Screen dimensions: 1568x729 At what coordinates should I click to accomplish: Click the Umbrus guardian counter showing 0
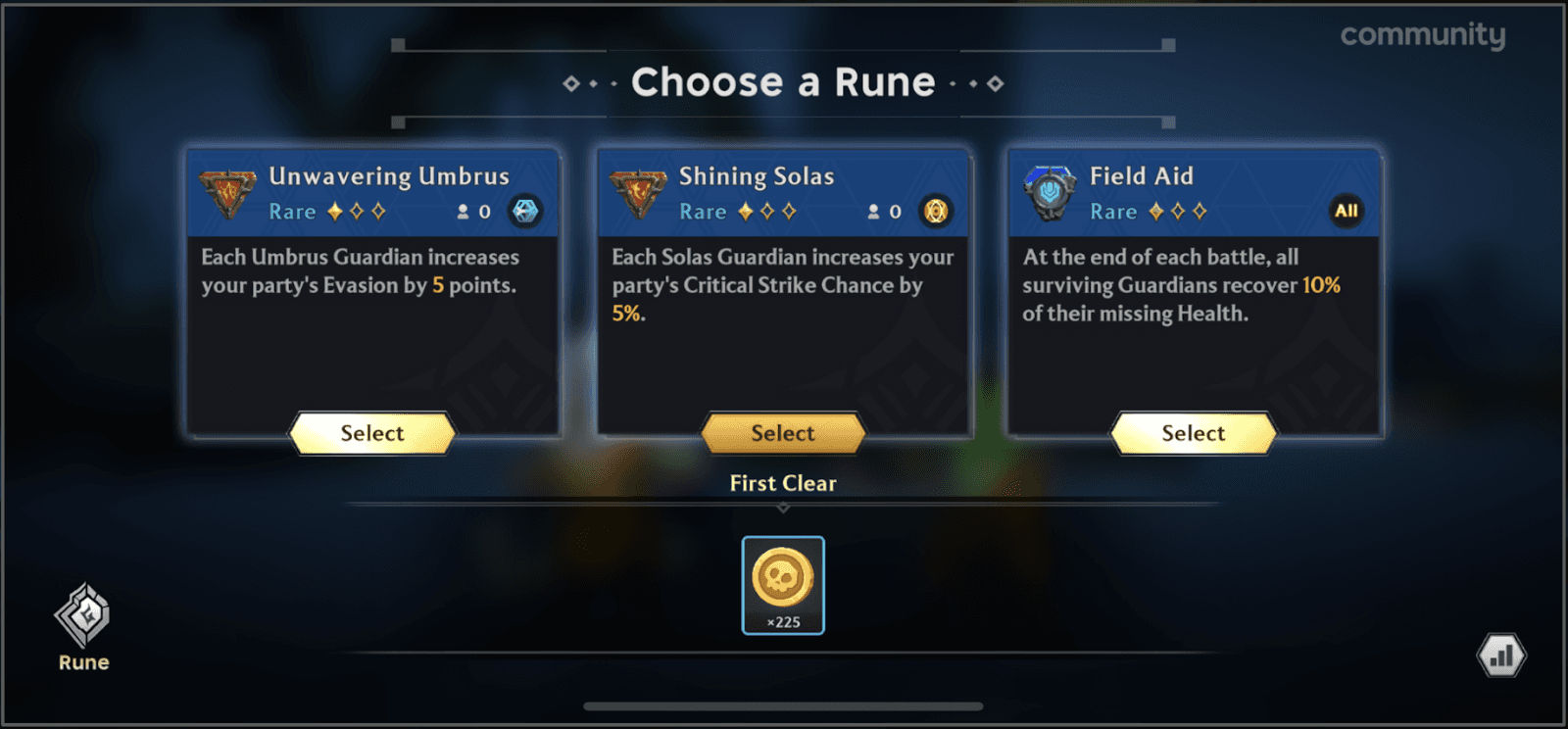click(472, 212)
